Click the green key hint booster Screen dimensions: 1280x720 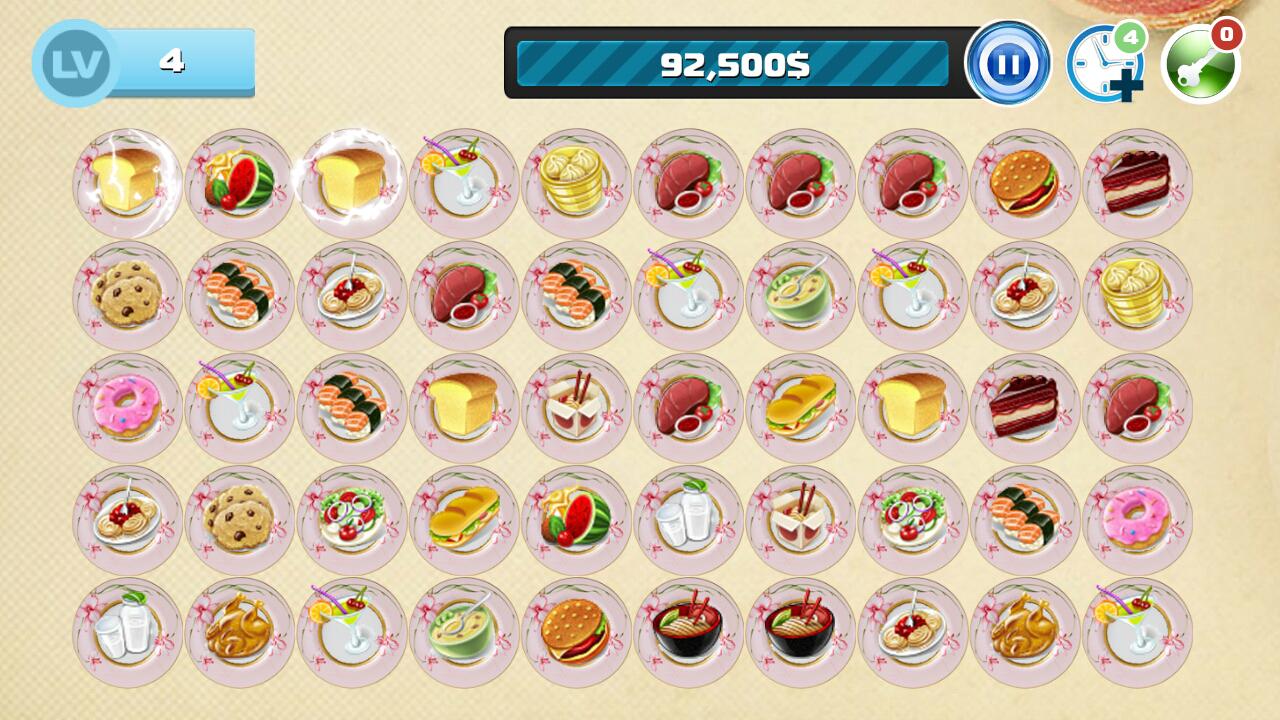tap(1200, 63)
